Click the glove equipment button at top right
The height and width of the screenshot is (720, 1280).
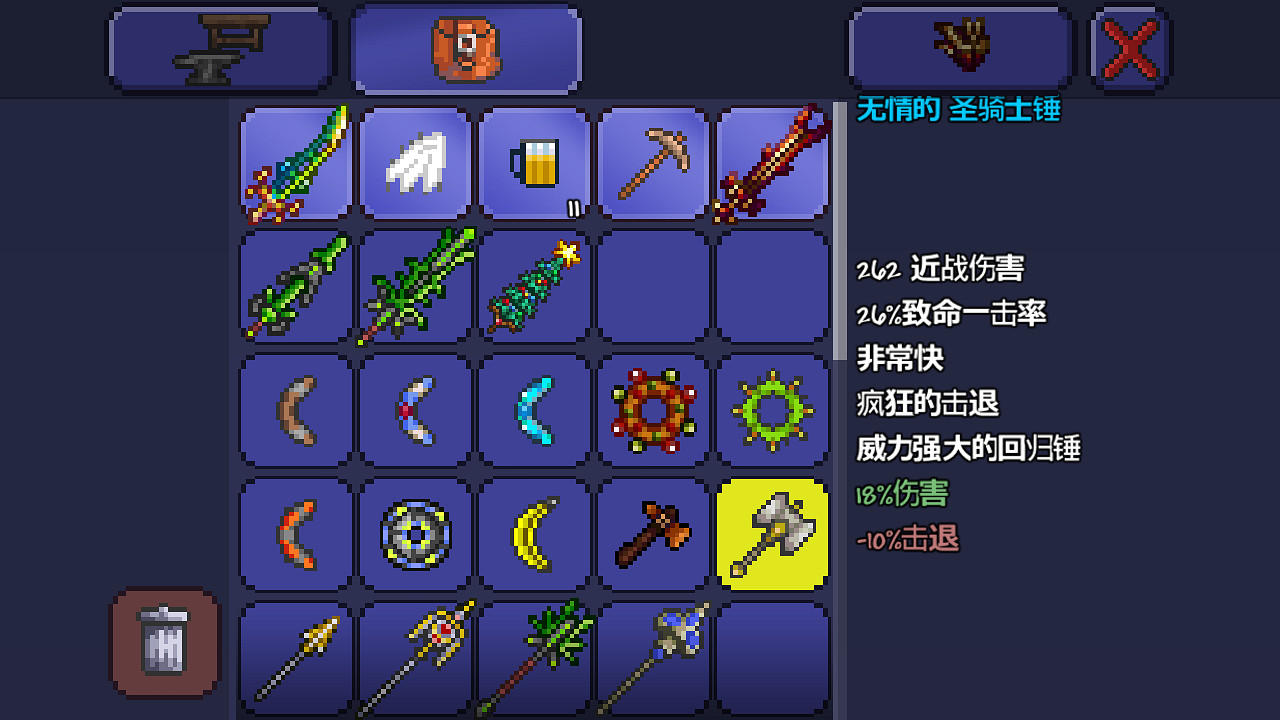pos(959,47)
